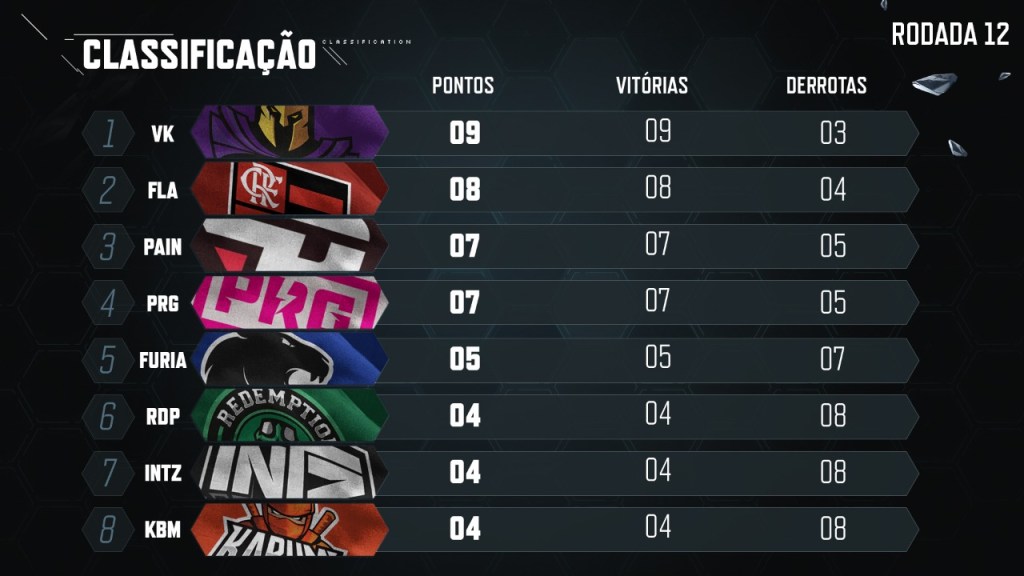Viewport: 1024px width, 576px height.
Task: Choose the FLA team row
Action: [500, 189]
